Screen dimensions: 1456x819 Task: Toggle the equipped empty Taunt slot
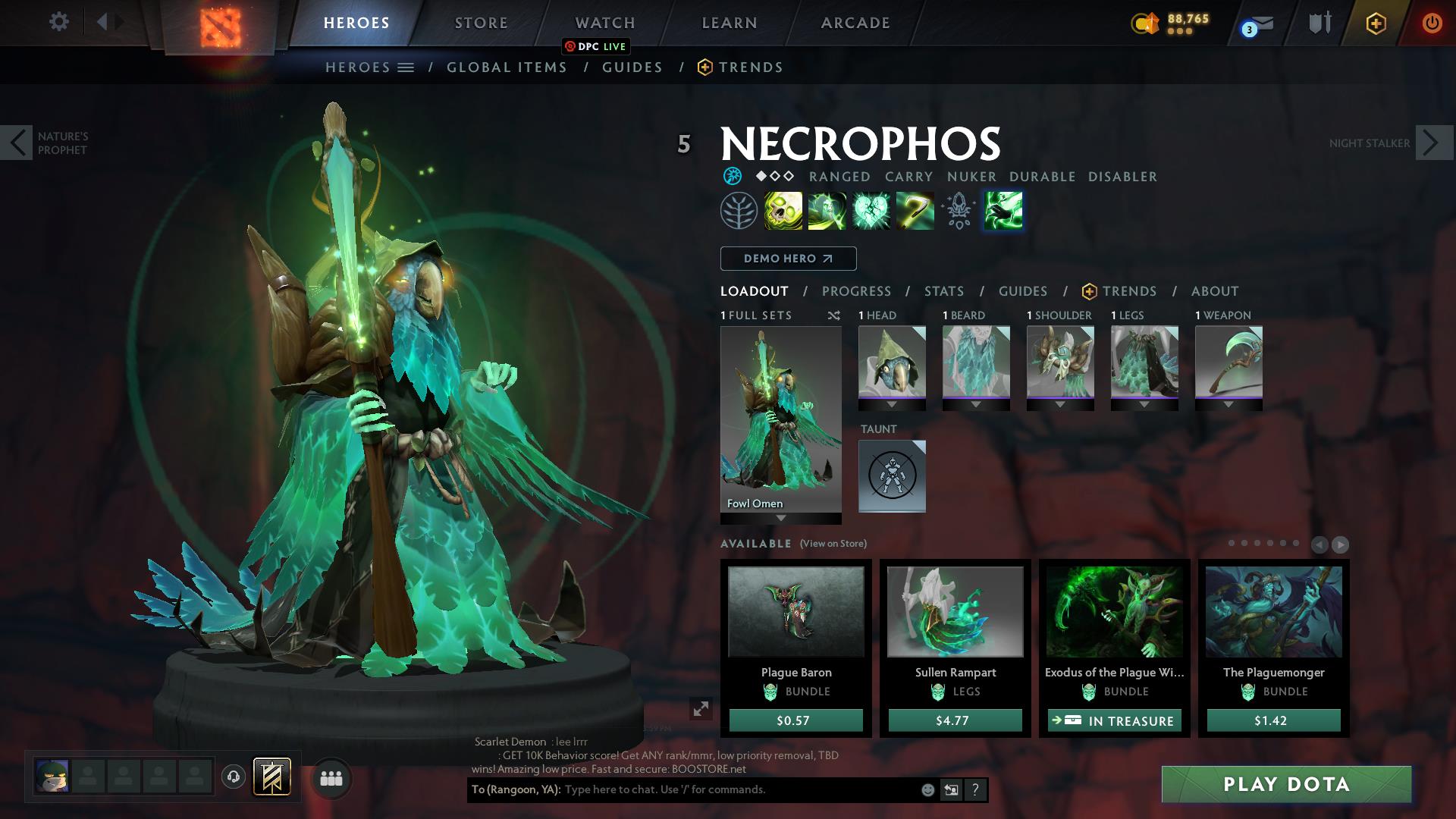(892, 476)
